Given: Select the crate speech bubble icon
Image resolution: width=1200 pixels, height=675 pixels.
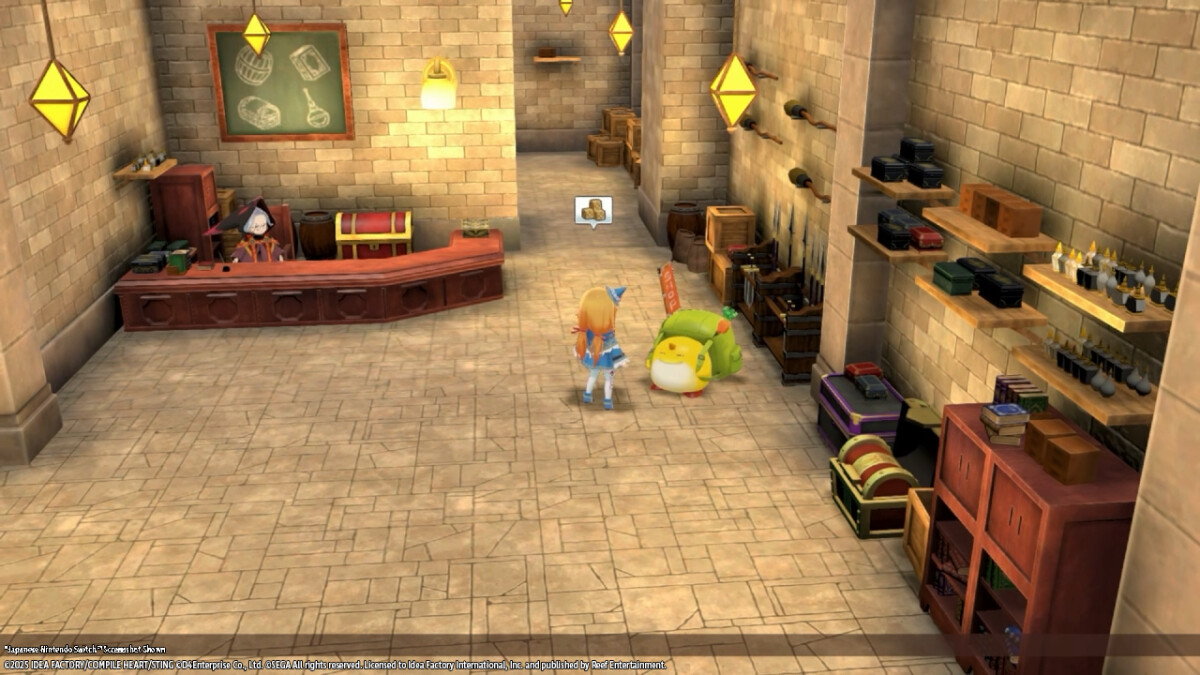Looking at the screenshot, I should (593, 210).
